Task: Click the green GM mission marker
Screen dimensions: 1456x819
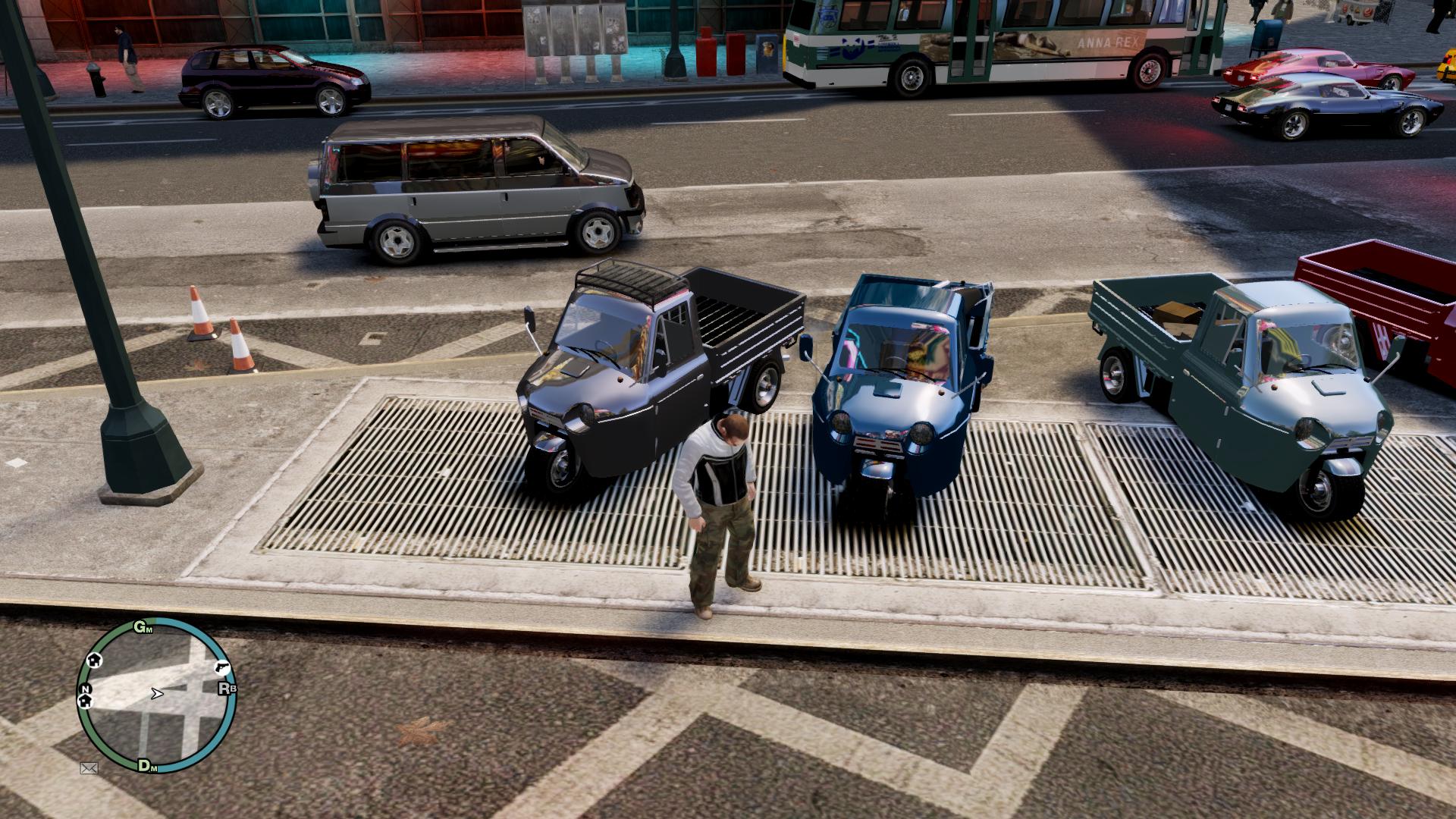Action: (x=143, y=627)
